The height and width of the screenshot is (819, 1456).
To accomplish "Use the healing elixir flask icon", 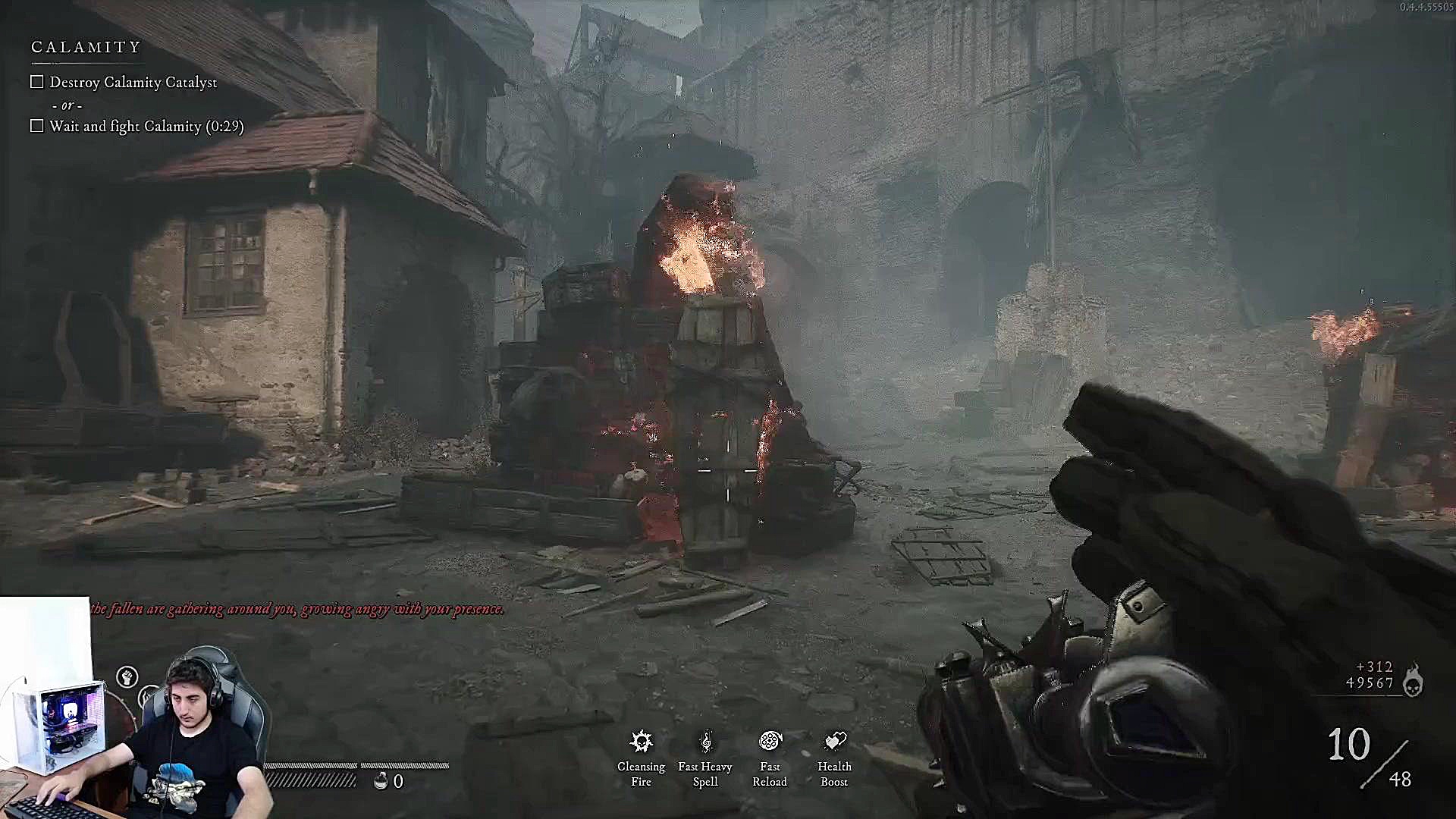I will [x=381, y=780].
